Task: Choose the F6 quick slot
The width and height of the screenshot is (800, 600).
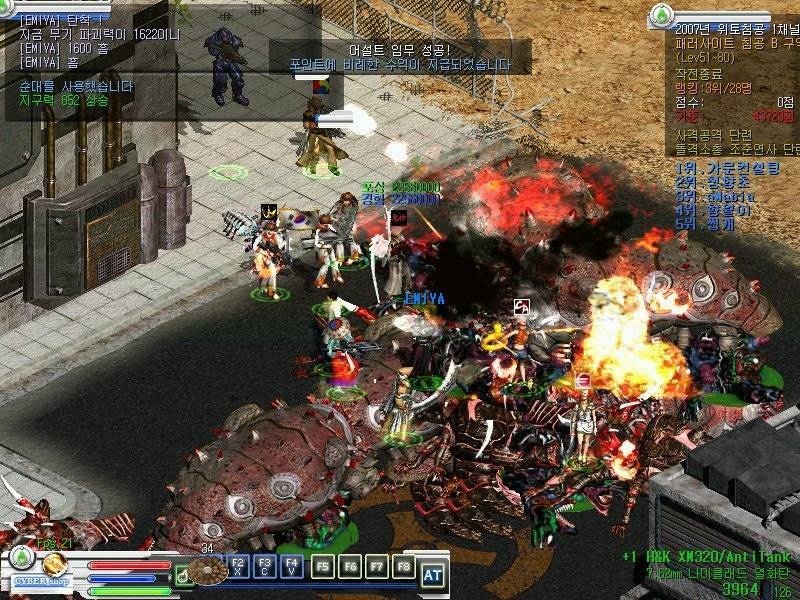Action: tap(349, 567)
